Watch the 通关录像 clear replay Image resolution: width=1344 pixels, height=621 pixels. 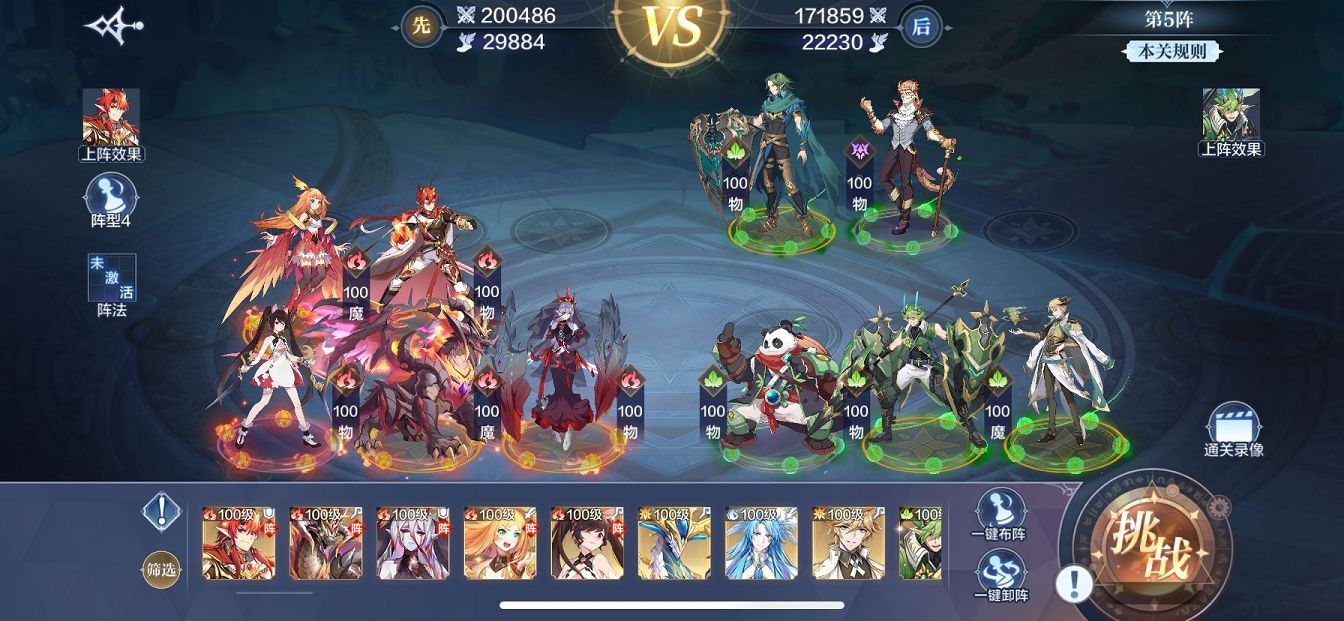click(x=1233, y=430)
